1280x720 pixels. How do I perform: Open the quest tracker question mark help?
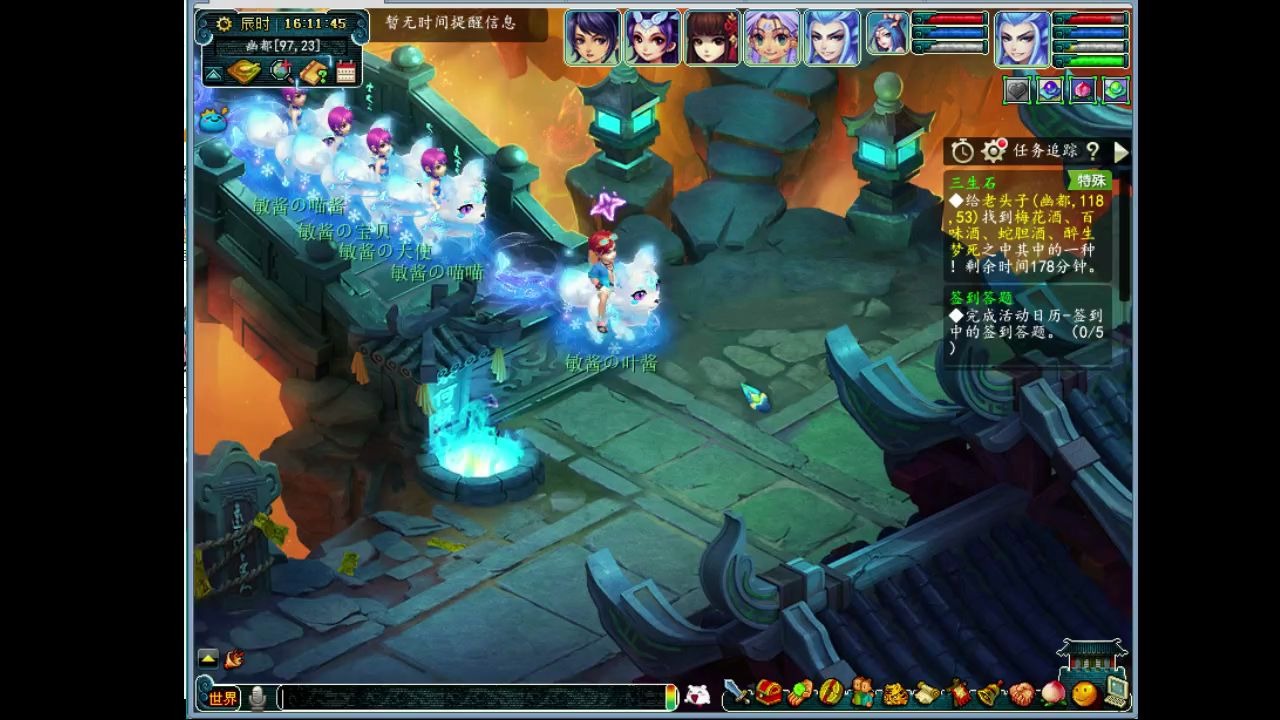1093,151
